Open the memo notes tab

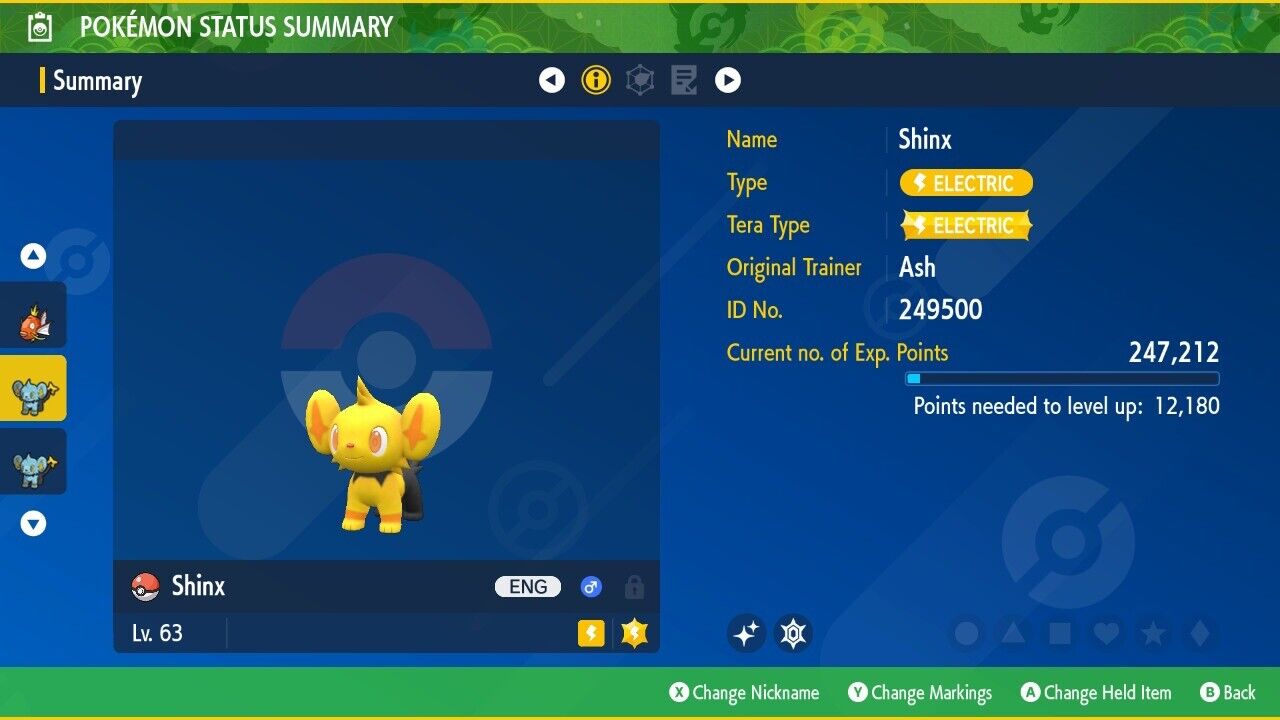pos(684,80)
